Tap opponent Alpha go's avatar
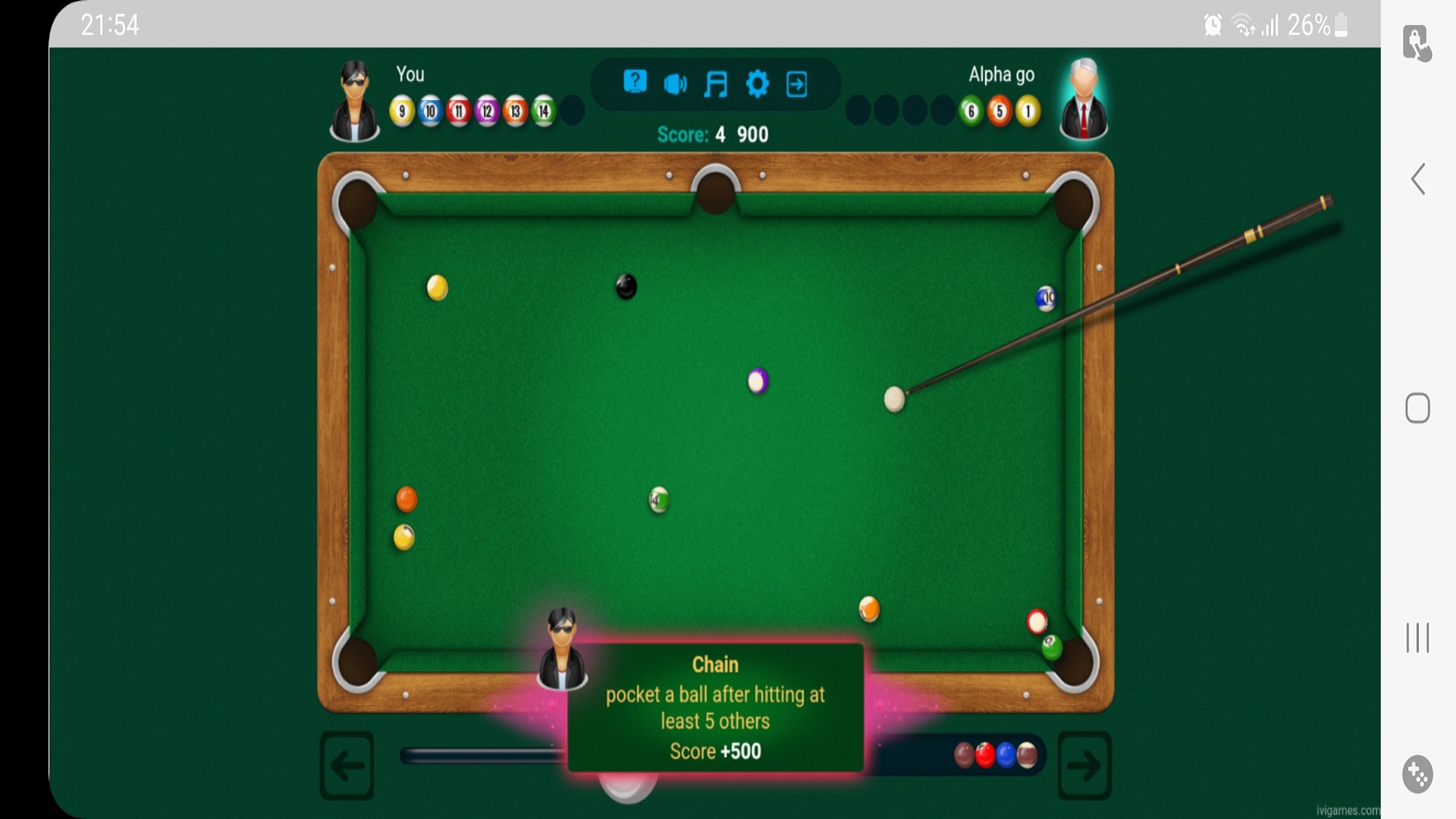The width and height of the screenshot is (1456, 819). pyautogui.click(x=1084, y=99)
